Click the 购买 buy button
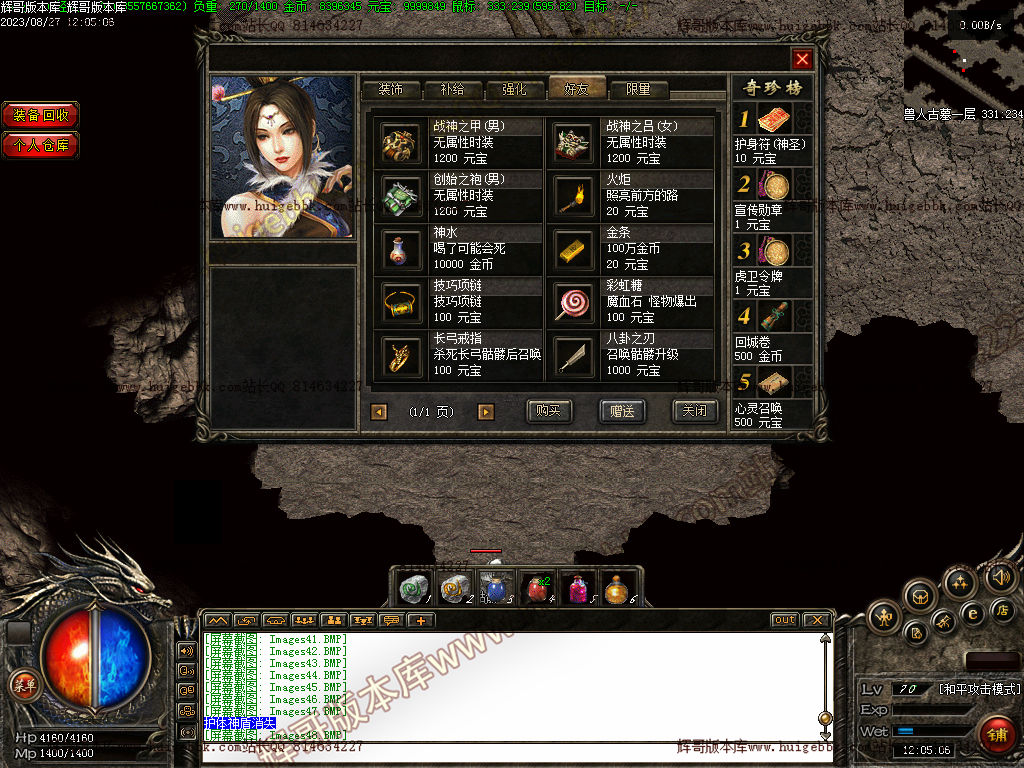This screenshot has width=1024, height=768. pos(549,411)
